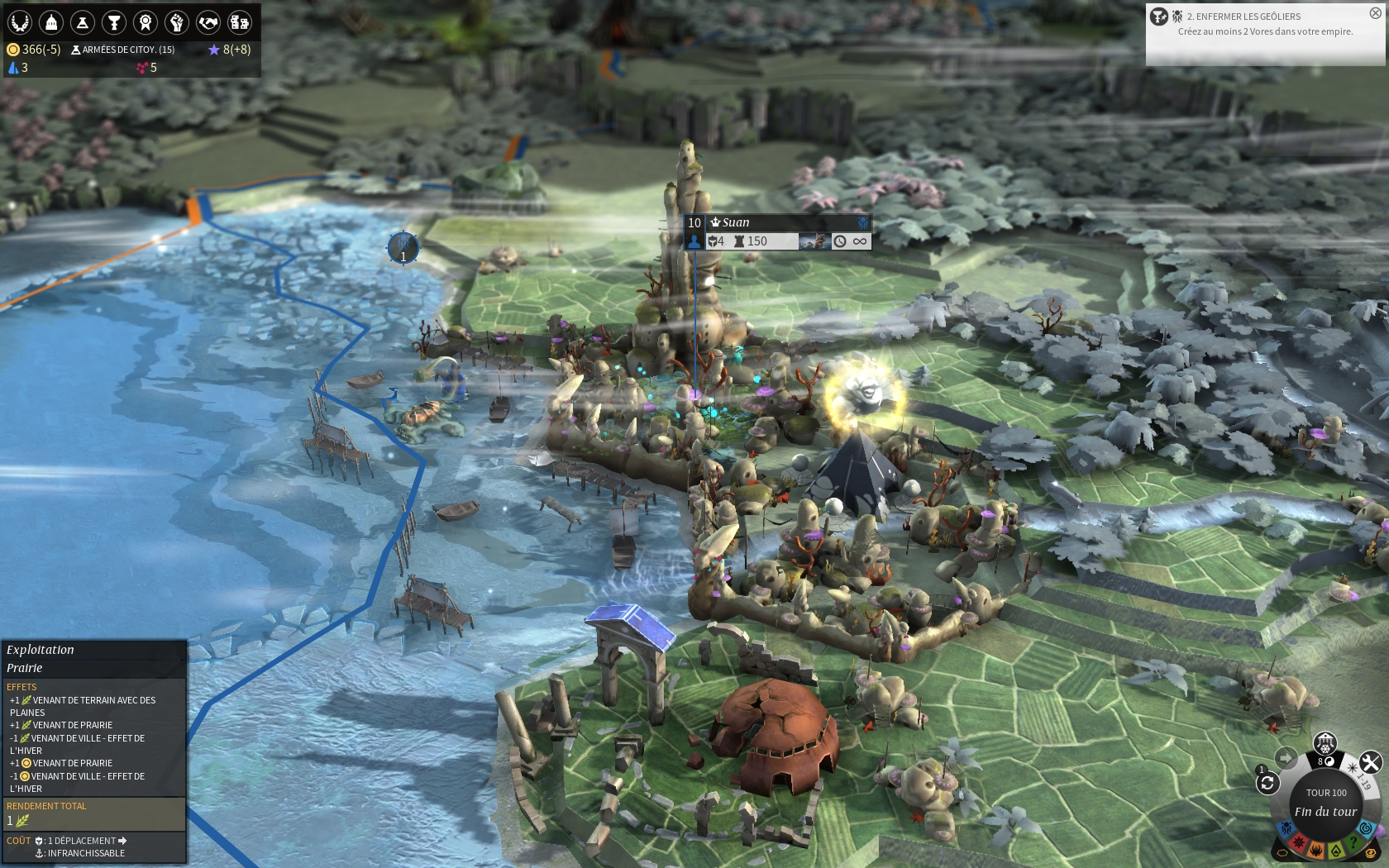1389x868 pixels.
Task: Open the city list dome icon
Action: (x=51, y=22)
